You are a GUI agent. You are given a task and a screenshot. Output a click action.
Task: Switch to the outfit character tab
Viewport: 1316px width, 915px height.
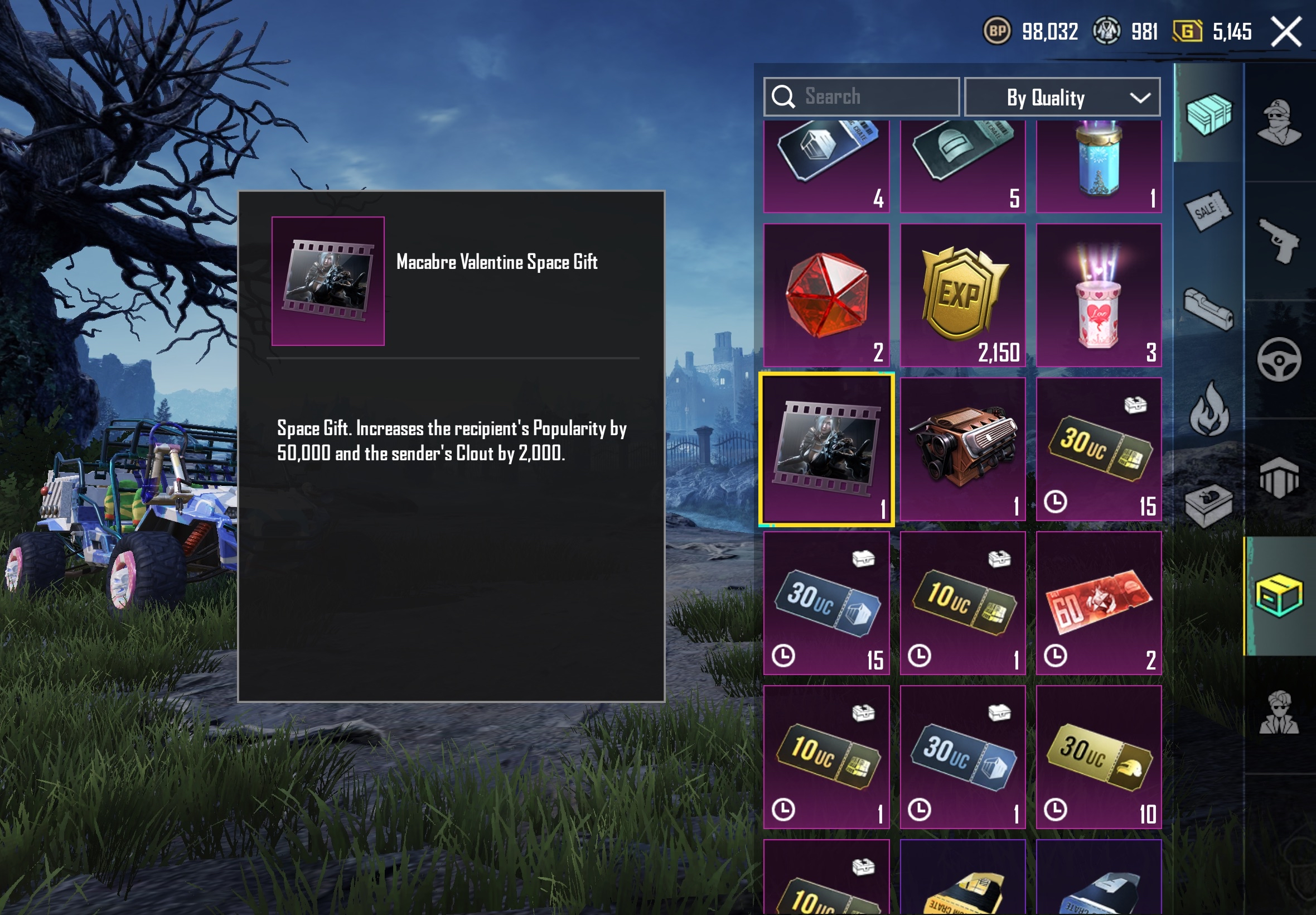(x=1279, y=123)
